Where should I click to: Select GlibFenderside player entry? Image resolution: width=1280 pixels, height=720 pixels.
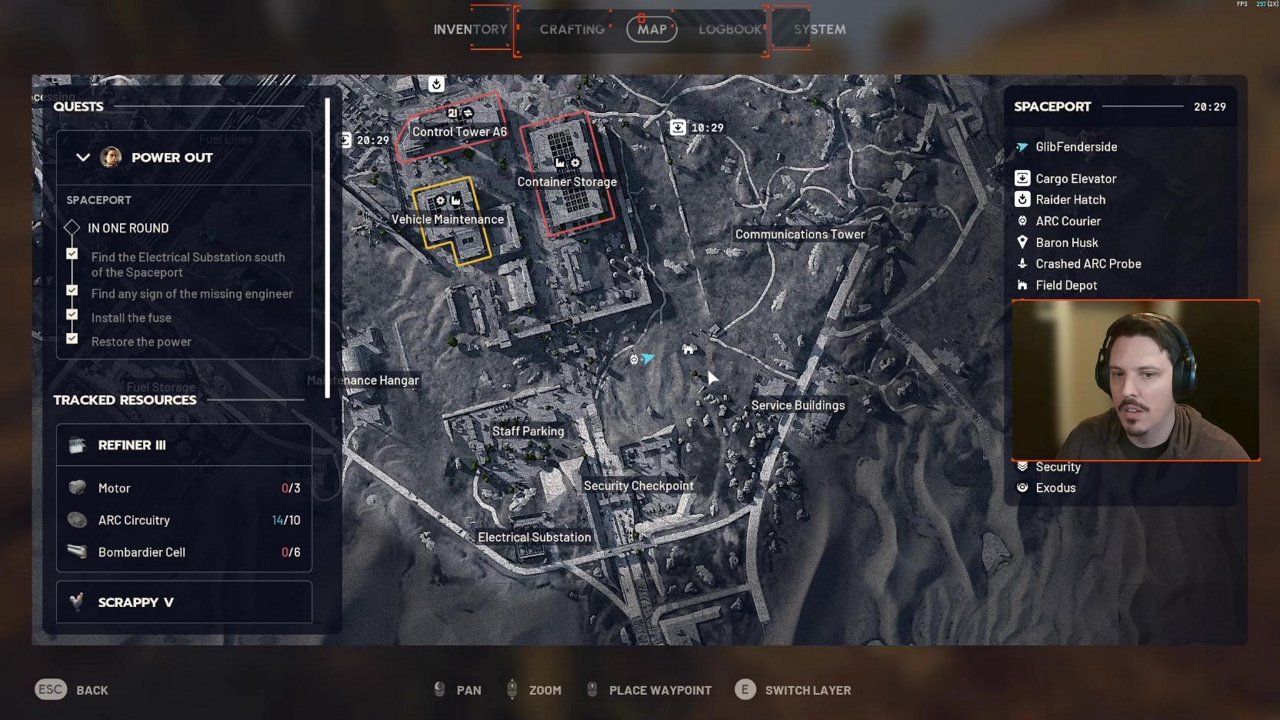[1075, 147]
